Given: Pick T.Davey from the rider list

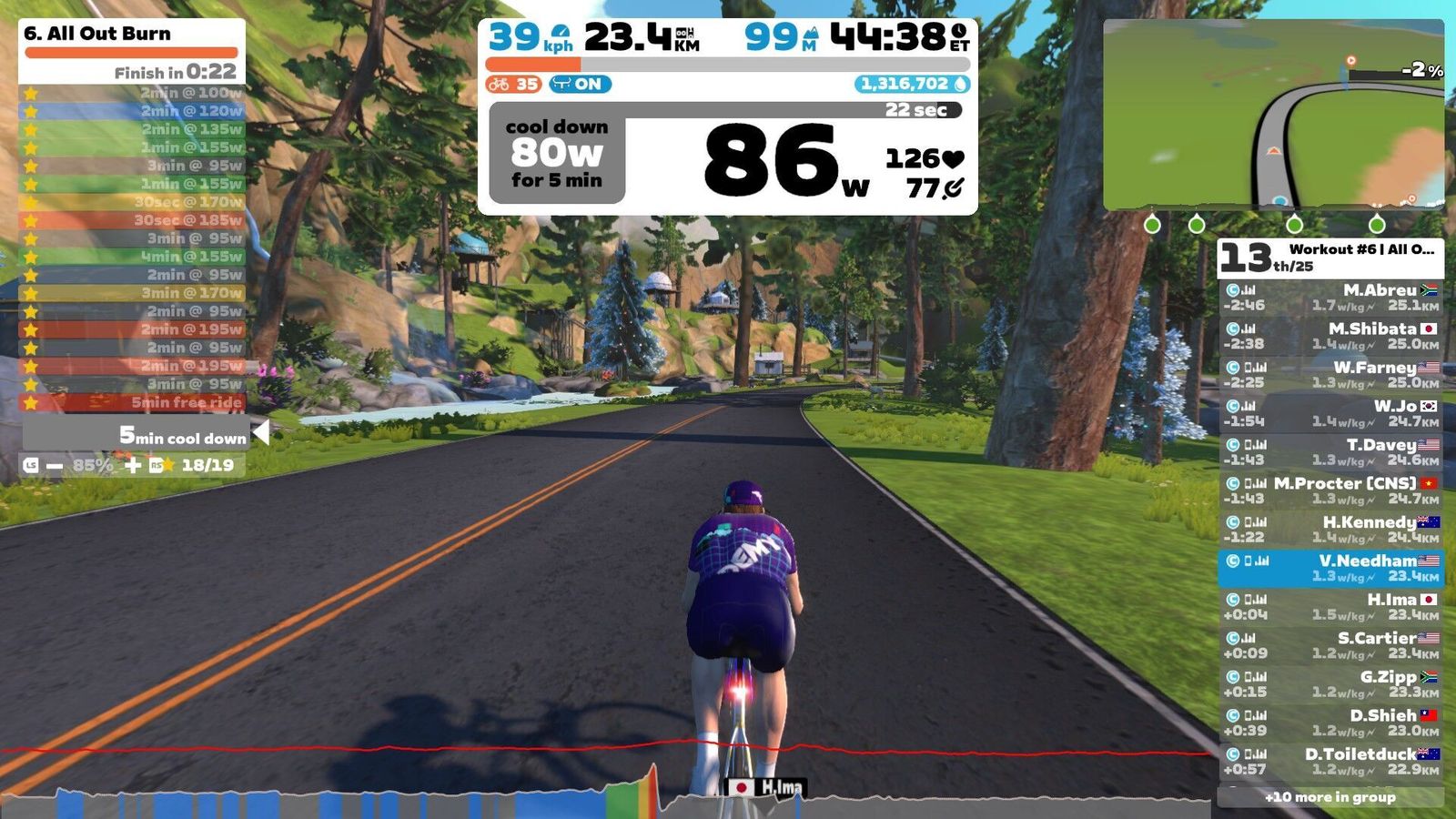Looking at the screenshot, I should pyautogui.click(x=1330, y=452).
